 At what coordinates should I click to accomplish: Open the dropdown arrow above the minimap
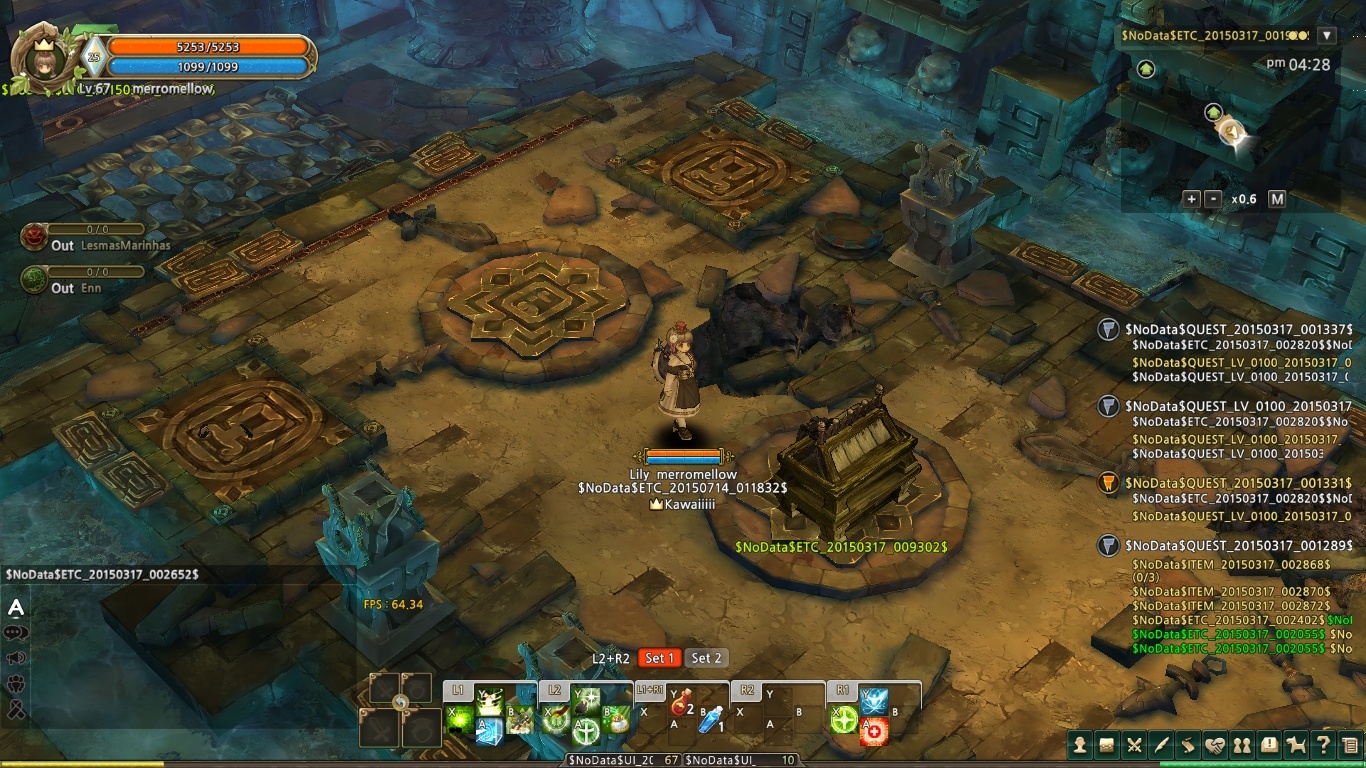click(x=1327, y=35)
